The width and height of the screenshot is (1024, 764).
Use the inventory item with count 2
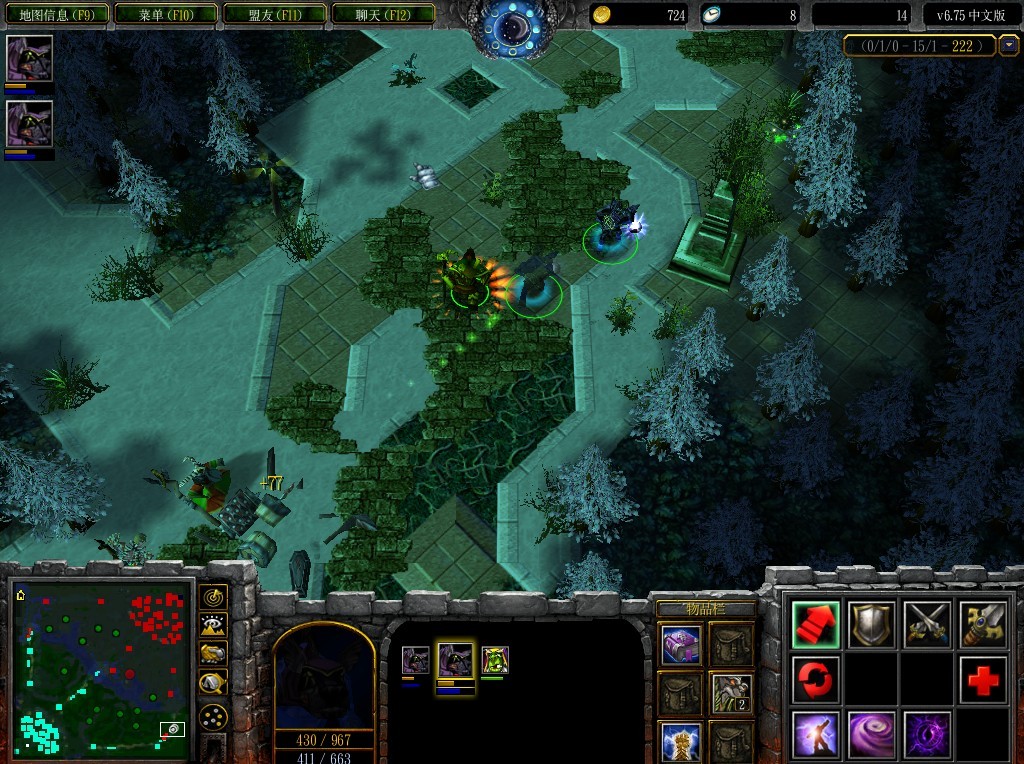click(x=731, y=692)
